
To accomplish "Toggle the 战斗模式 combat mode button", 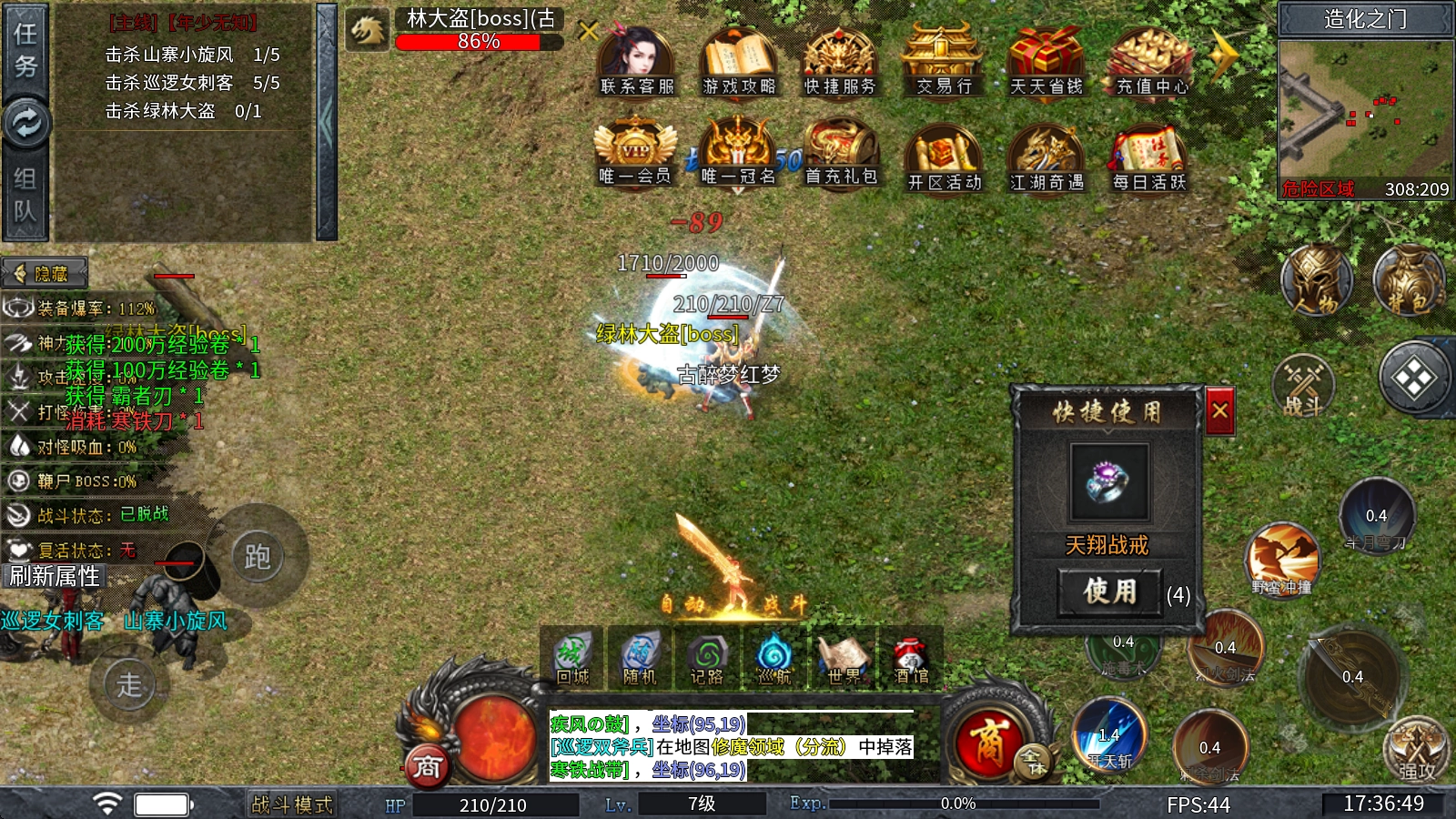I will pos(291,804).
